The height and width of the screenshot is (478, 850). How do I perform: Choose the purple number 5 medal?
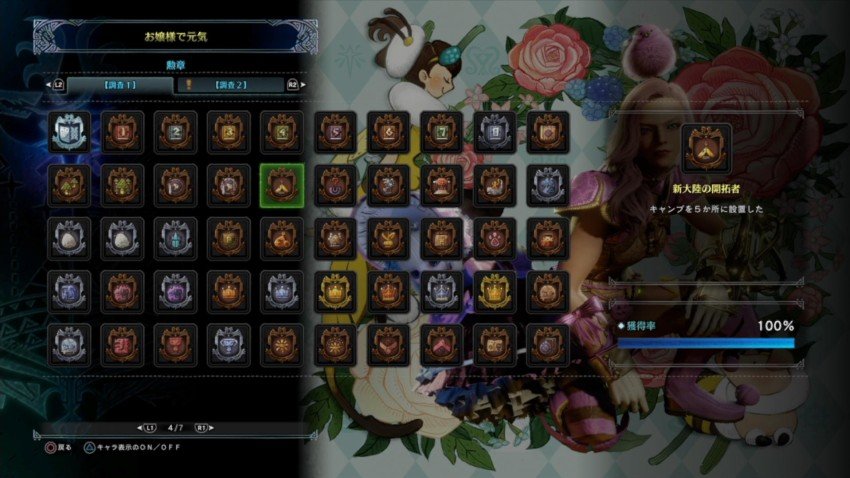point(336,131)
